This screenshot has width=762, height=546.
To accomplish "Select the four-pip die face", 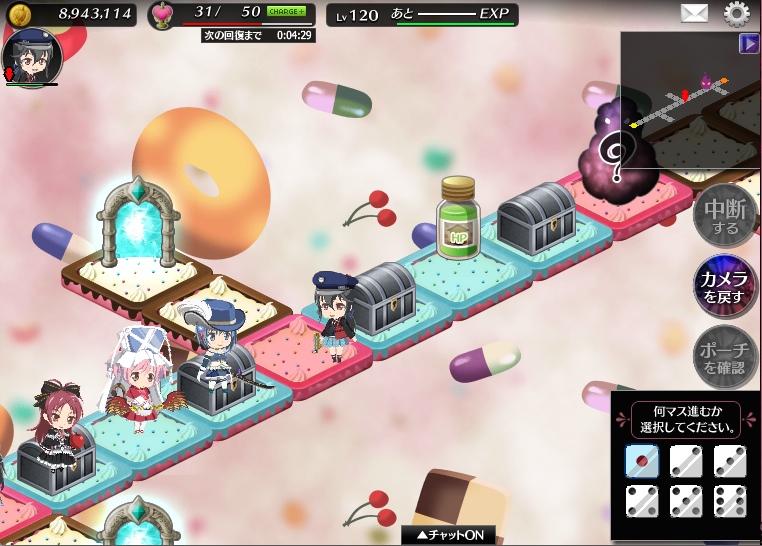I will tap(641, 501).
